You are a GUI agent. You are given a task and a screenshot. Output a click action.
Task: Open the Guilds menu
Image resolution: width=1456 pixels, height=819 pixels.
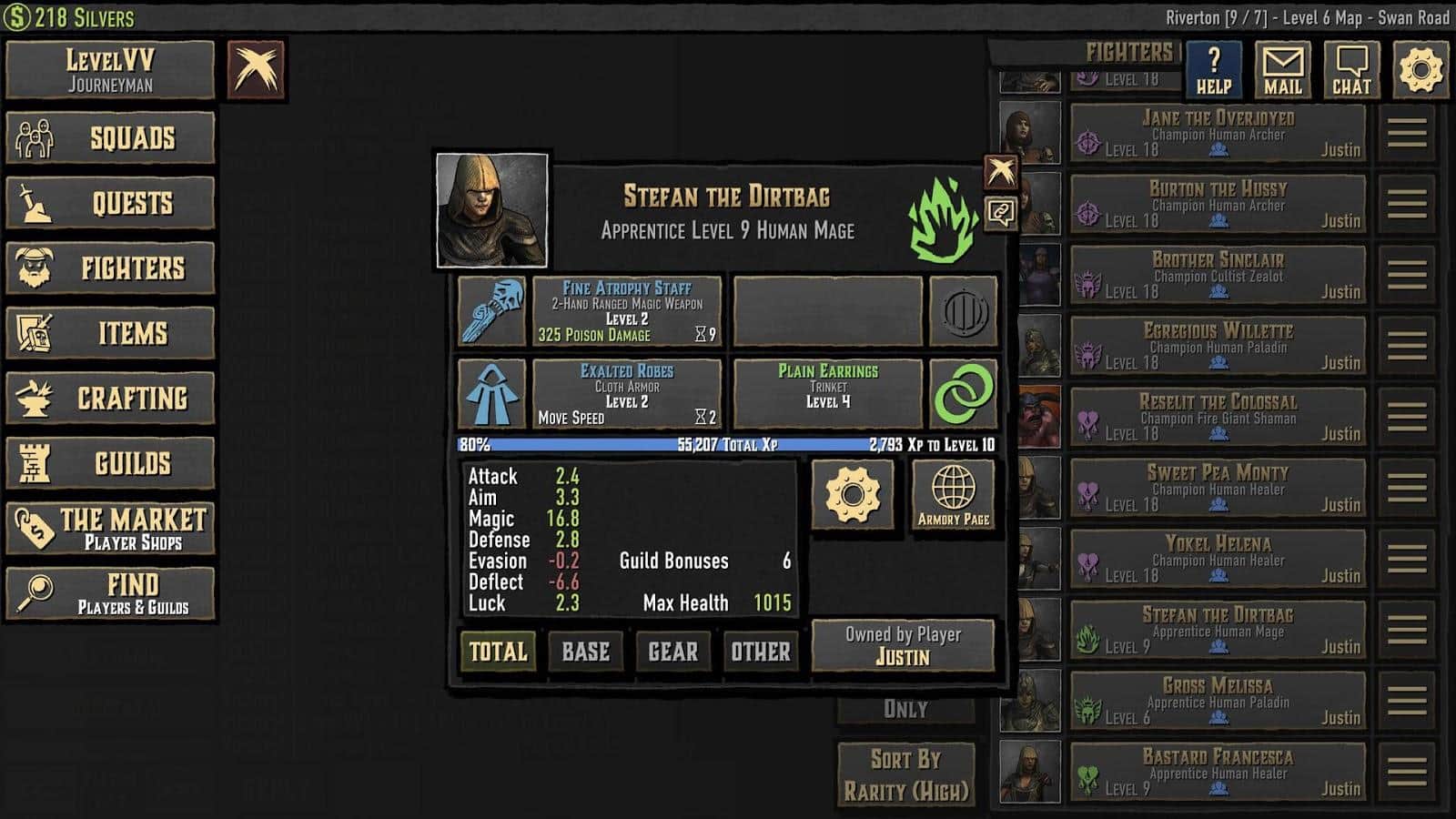pyautogui.click(x=110, y=463)
